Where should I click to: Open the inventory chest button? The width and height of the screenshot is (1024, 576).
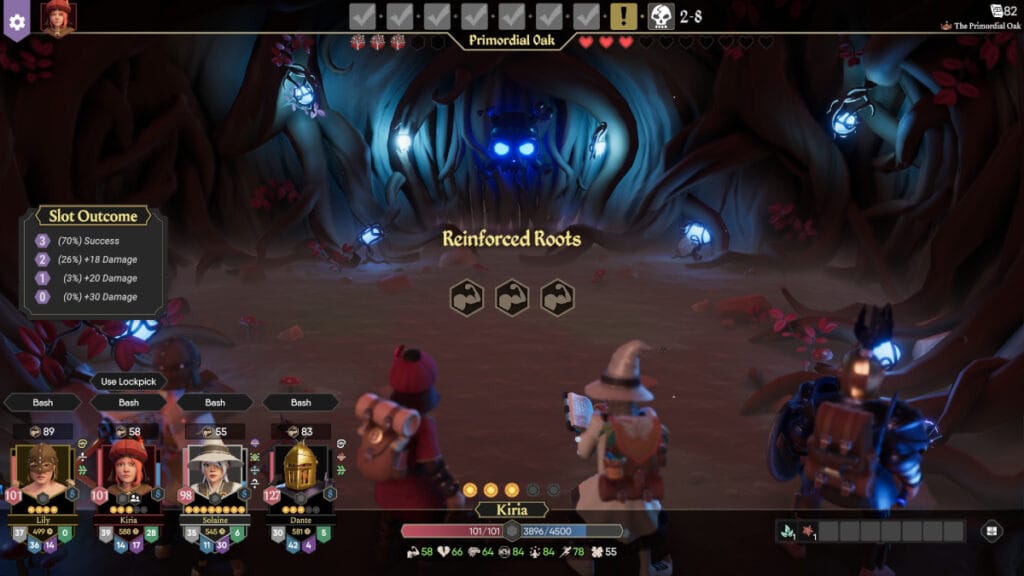991,531
